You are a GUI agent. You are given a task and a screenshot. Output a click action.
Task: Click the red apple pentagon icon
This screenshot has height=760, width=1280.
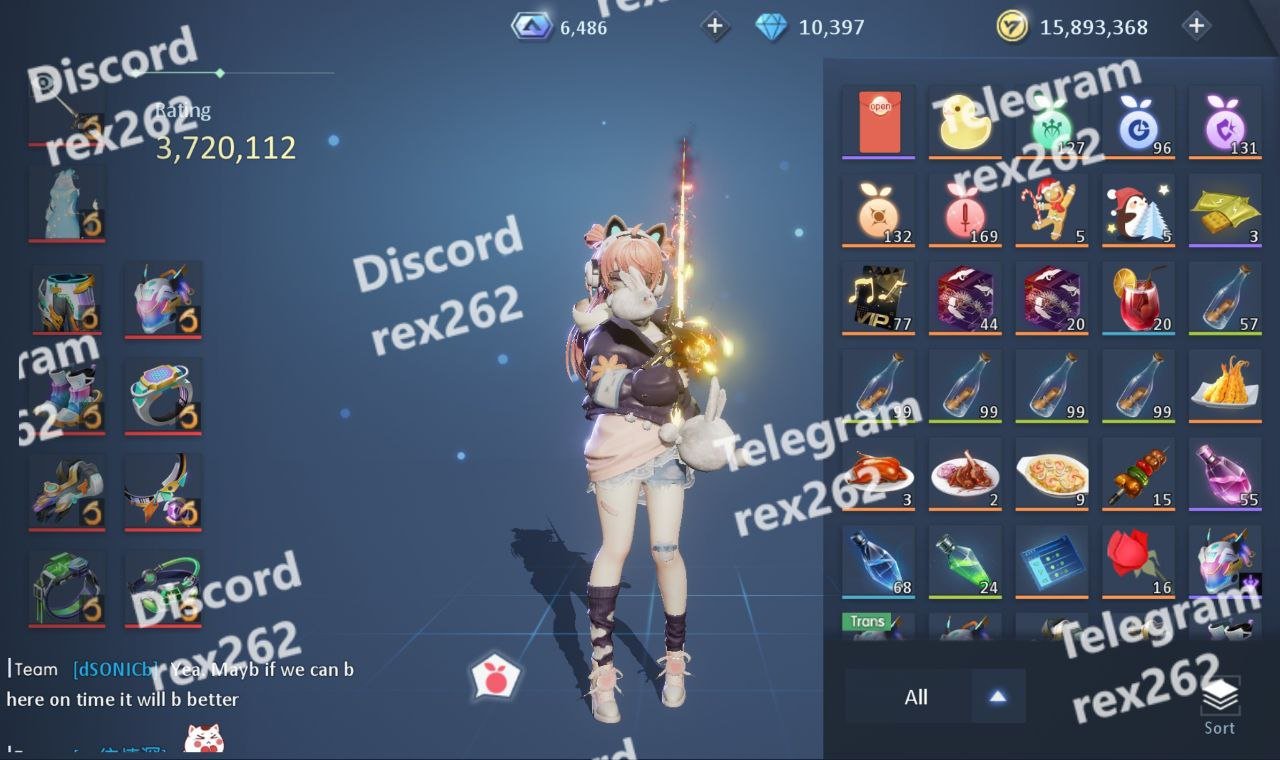496,678
